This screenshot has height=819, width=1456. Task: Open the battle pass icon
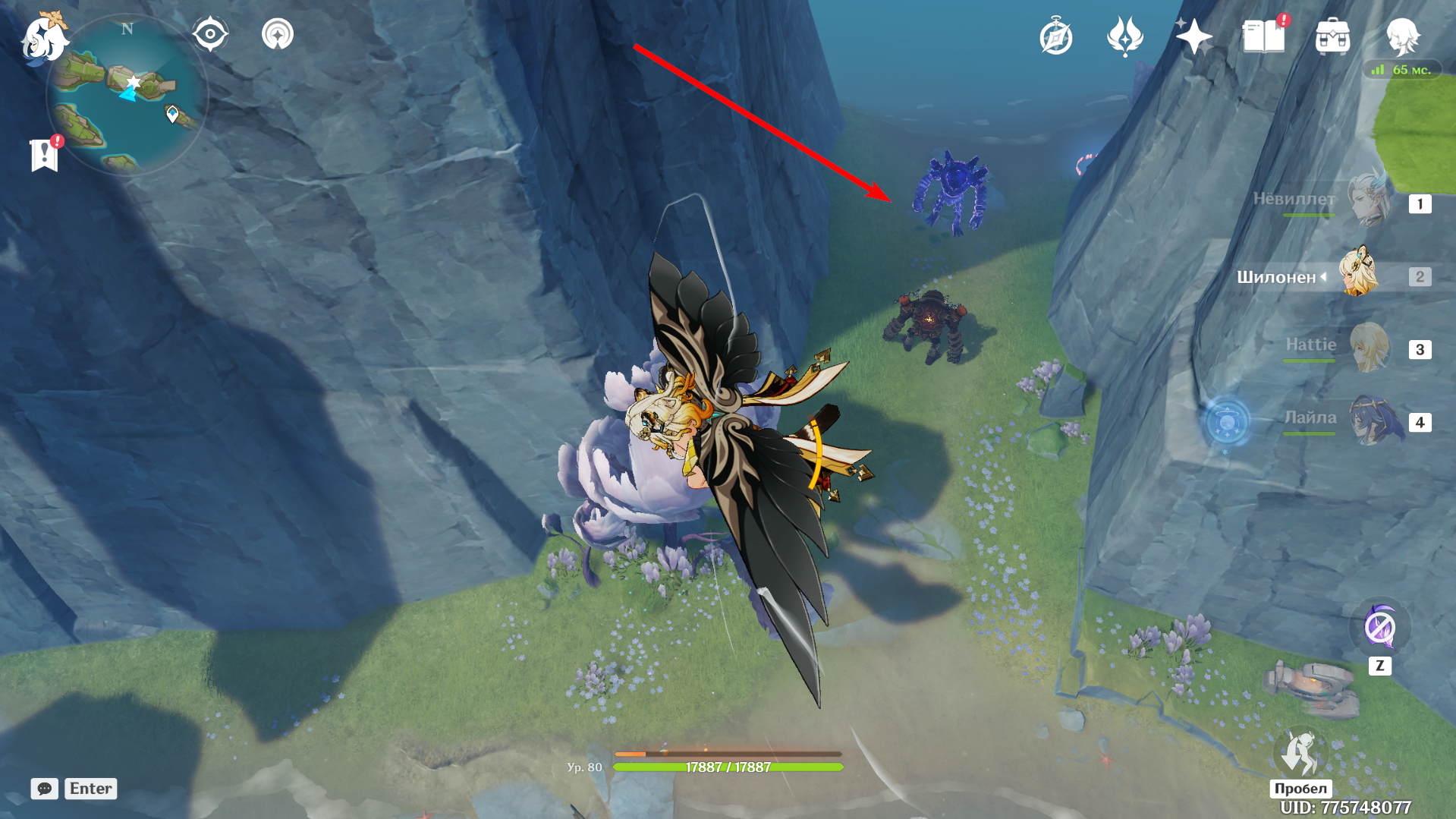(1124, 36)
